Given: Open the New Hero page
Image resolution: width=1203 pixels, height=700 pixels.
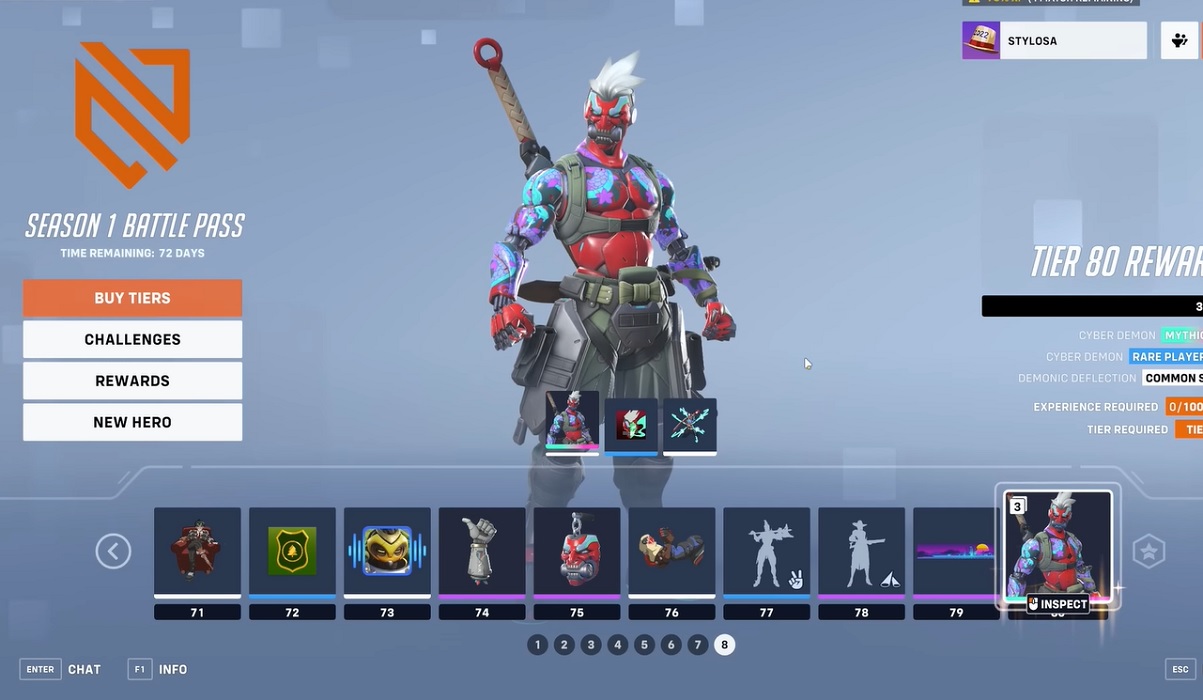Looking at the screenshot, I should pyautogui.click(x=132, y=422).
